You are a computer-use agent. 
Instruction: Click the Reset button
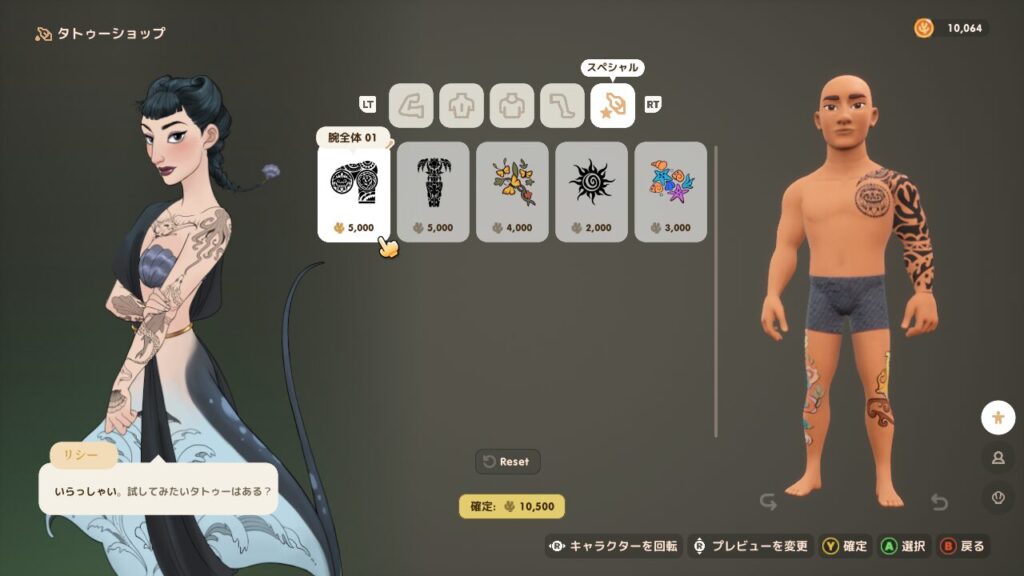click(x=508, y=461)
